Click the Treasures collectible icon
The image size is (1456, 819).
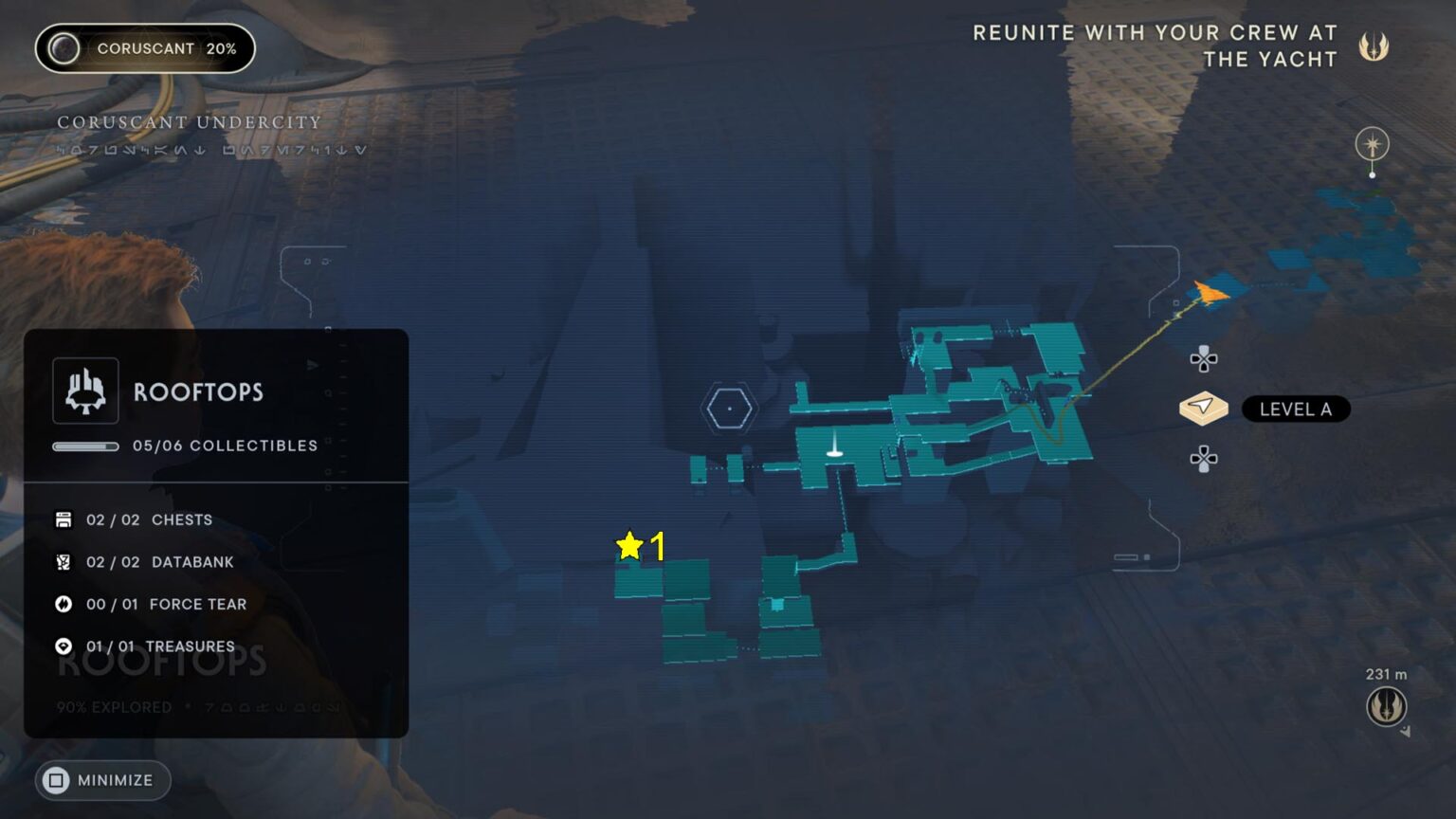pos(63,646)
